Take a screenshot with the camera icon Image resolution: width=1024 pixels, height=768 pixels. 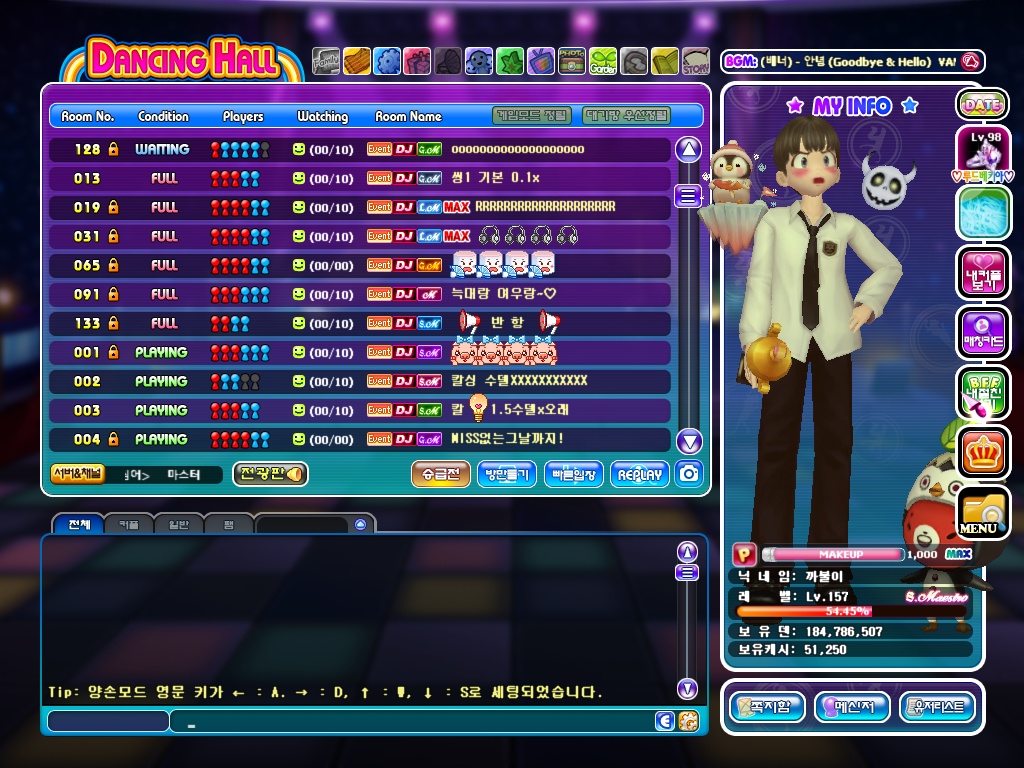click(688, 474)
